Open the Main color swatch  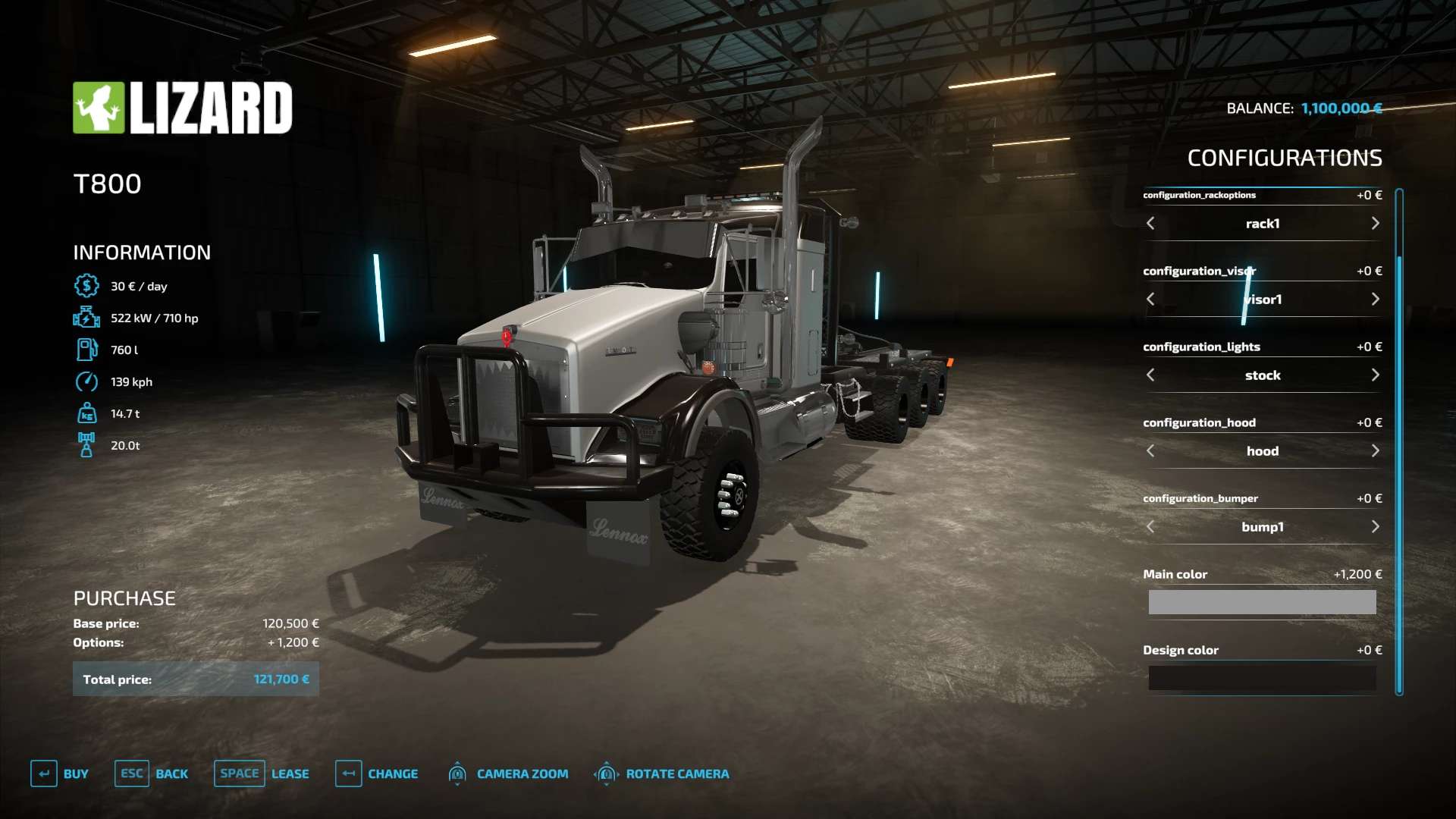tap(1262, 602)
